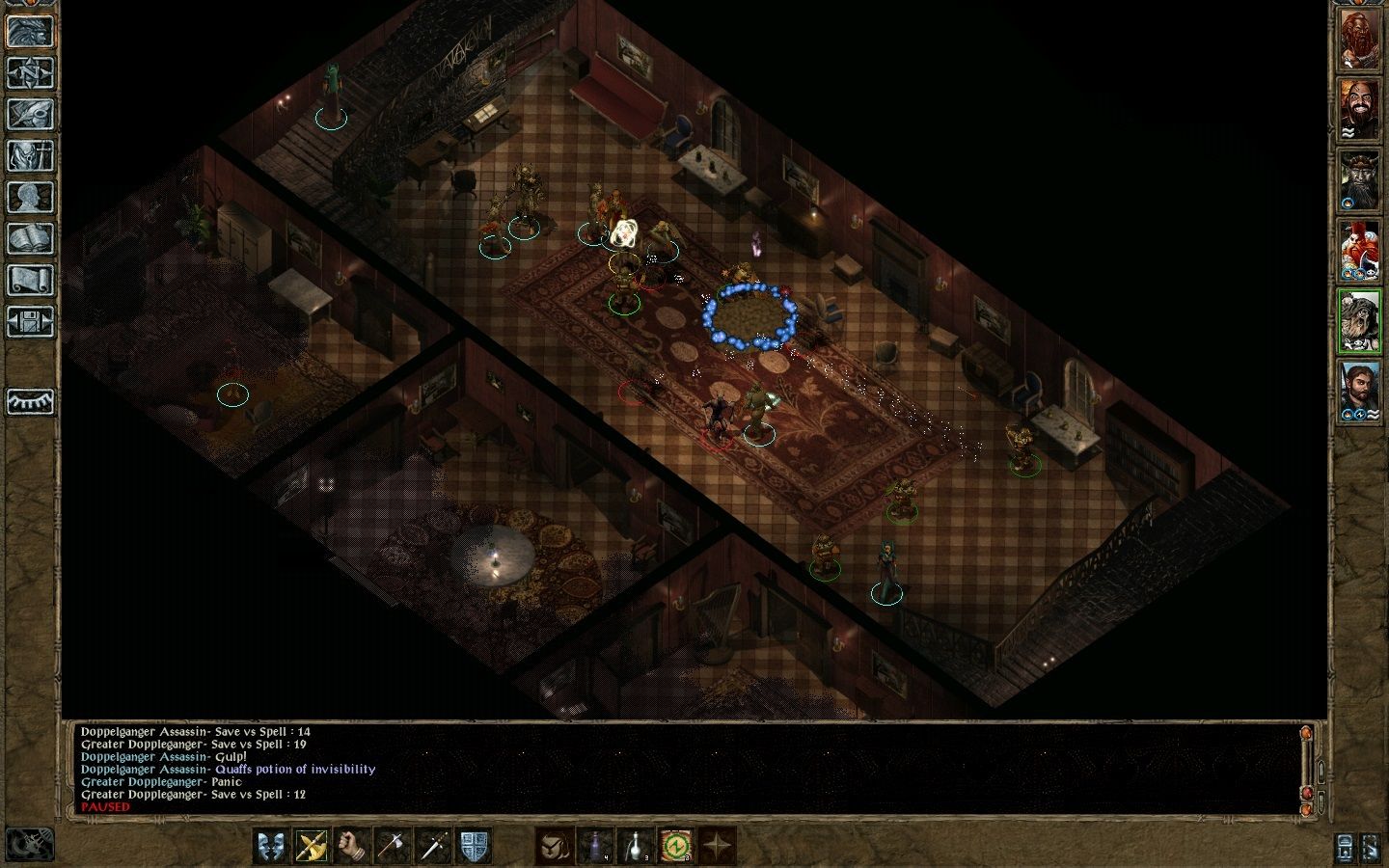
Task: Open the priest scroll button
Action: pyautogui.click(x=30, y=280)
